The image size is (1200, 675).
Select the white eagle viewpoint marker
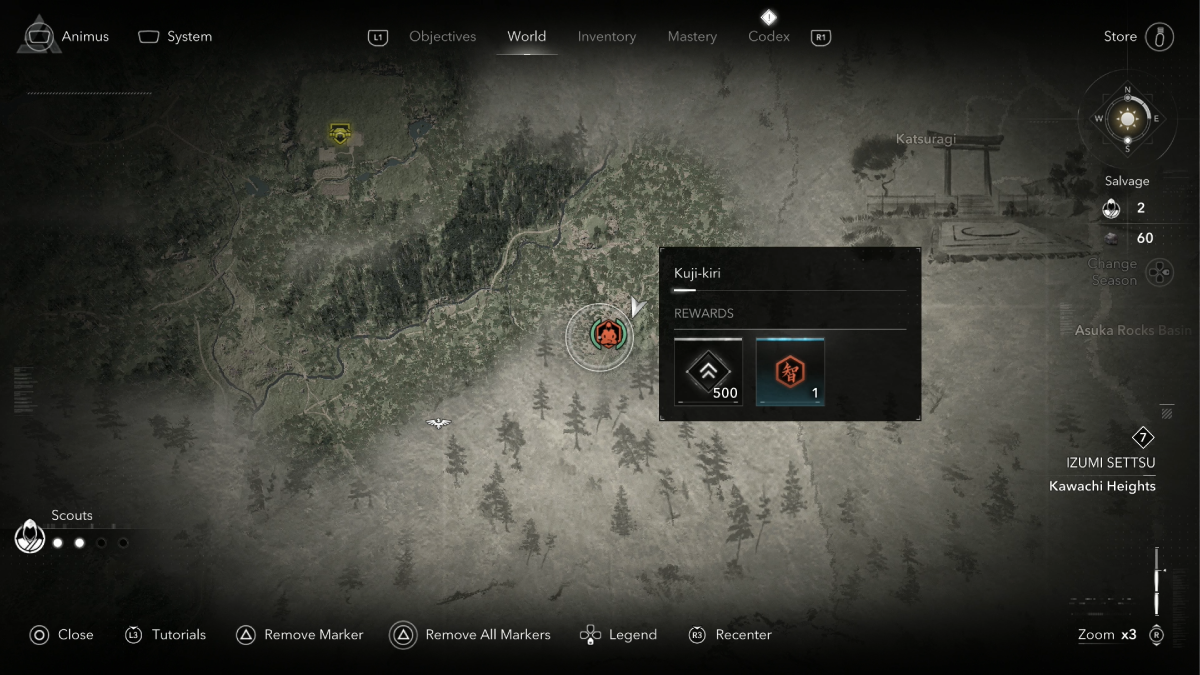pos(438,423)
